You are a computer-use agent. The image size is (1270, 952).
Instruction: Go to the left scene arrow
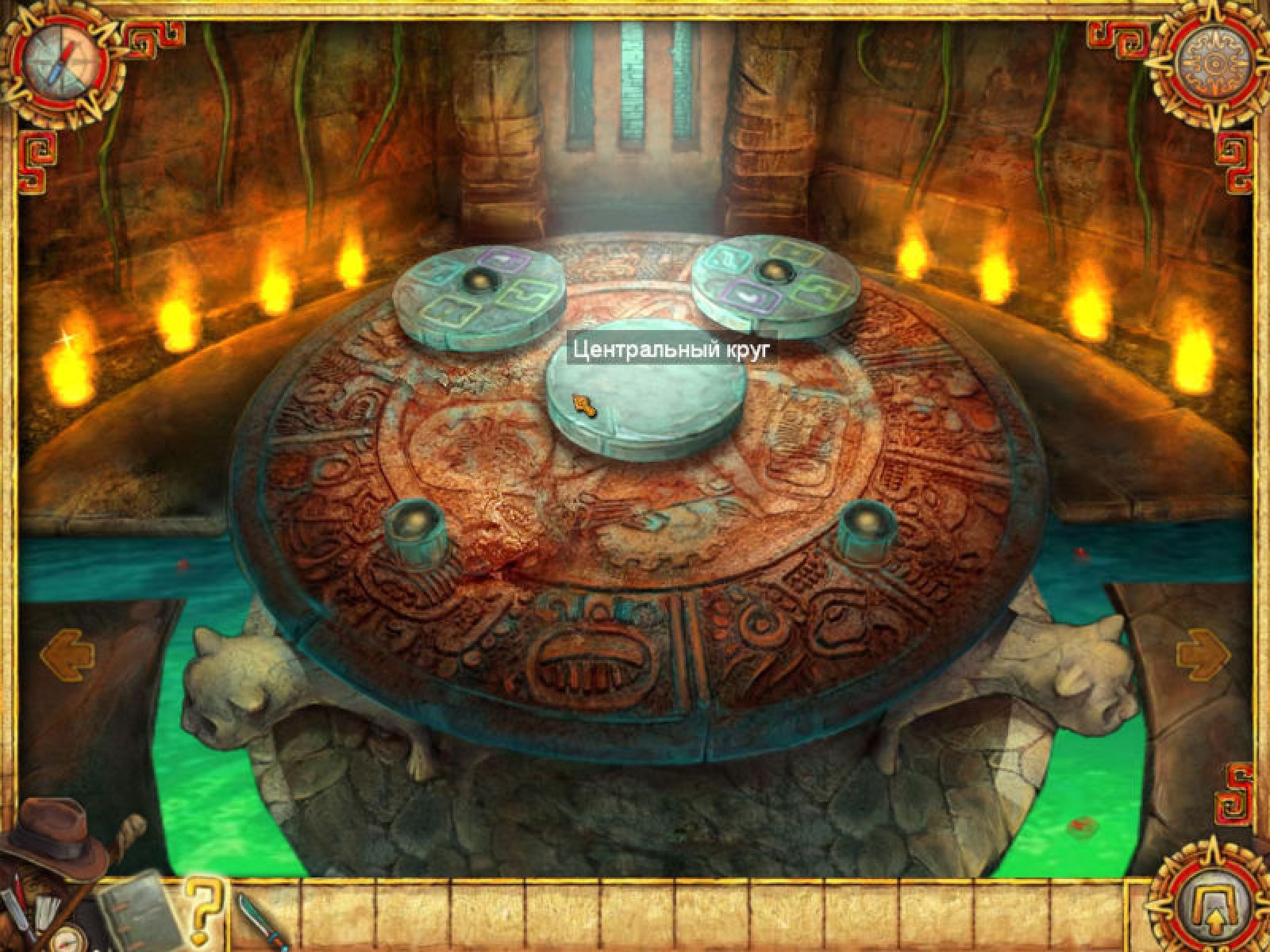(67, 655)
